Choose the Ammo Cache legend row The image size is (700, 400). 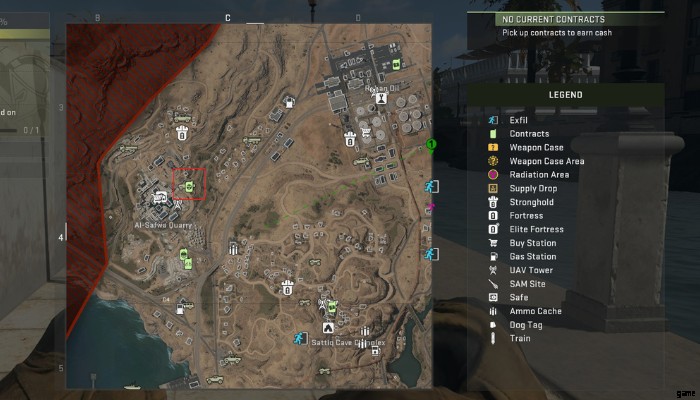point(535,311)
